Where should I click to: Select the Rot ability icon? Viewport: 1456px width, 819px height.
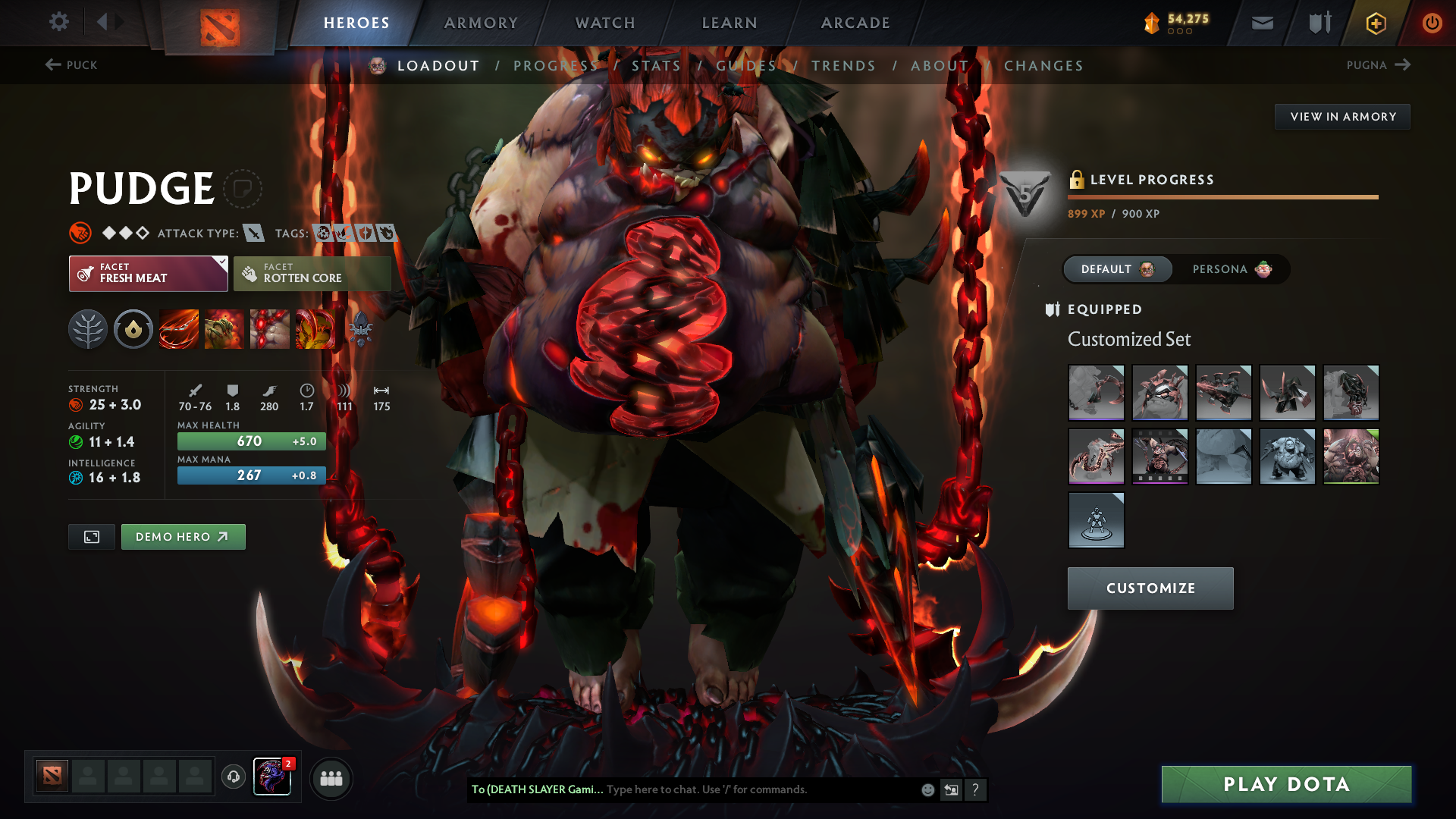(224, 329)
